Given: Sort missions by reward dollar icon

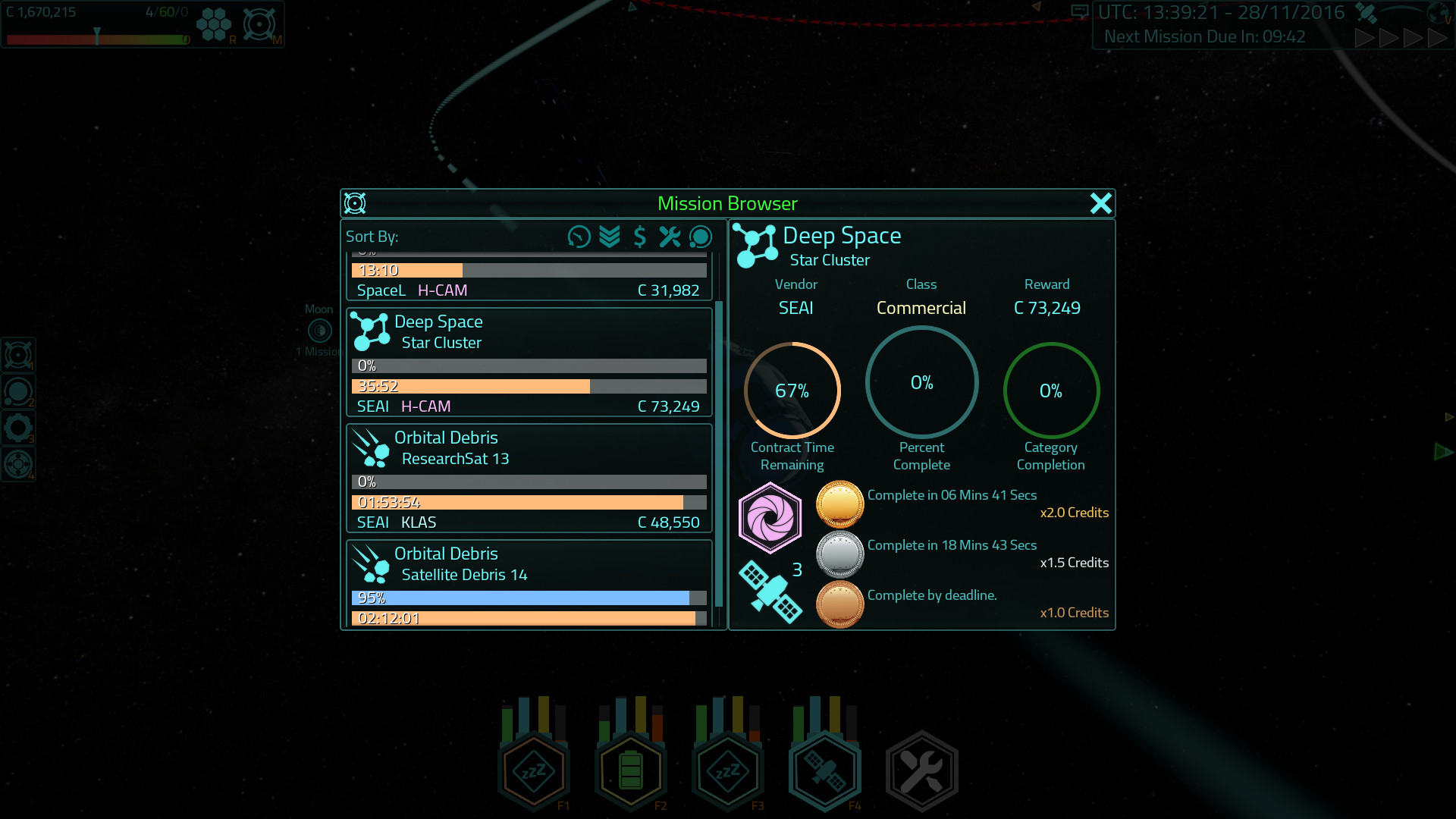Looking at the screenshot, I should coord(639,237).
